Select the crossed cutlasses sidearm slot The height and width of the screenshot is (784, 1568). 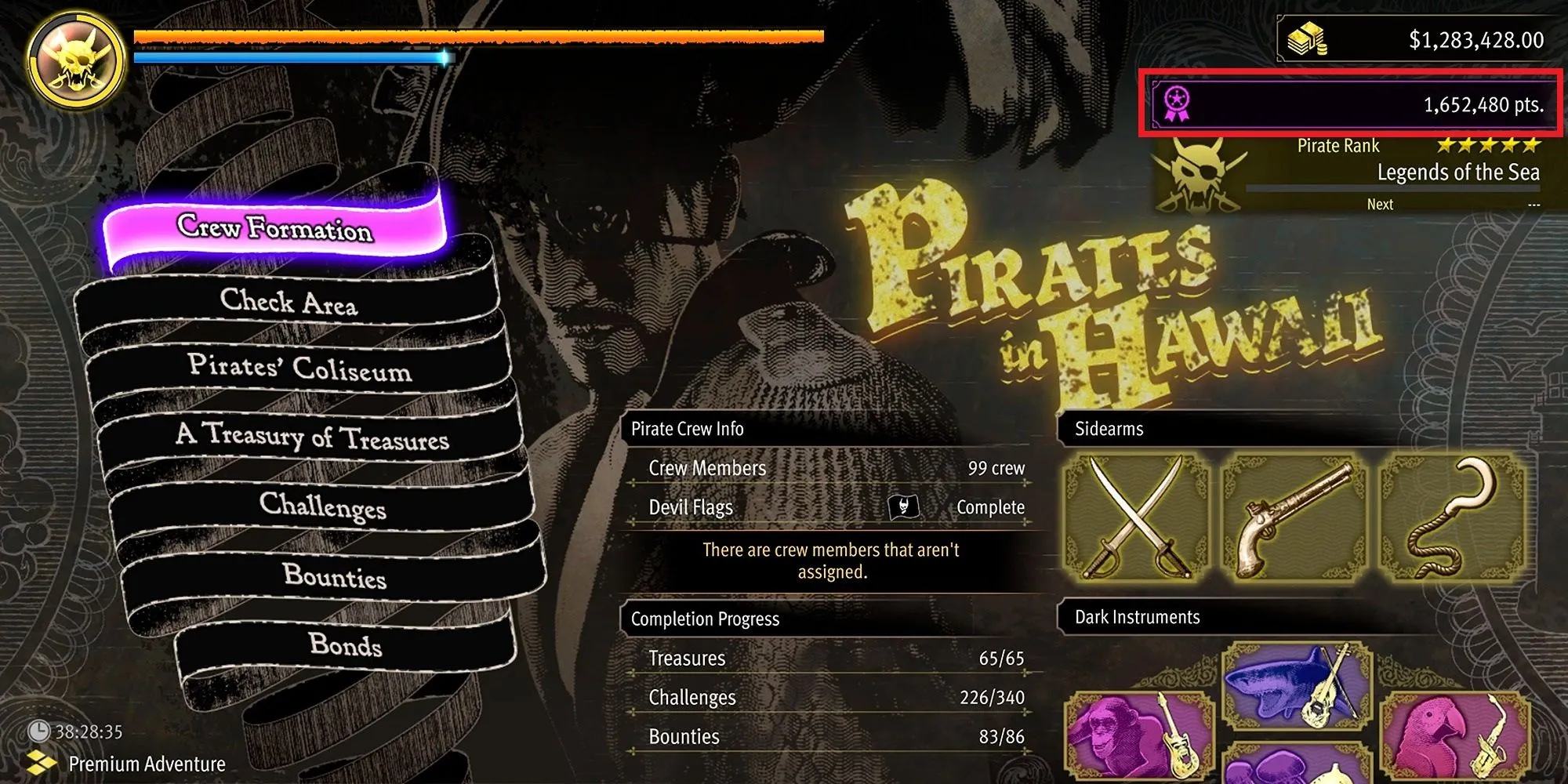point(1136,519)
